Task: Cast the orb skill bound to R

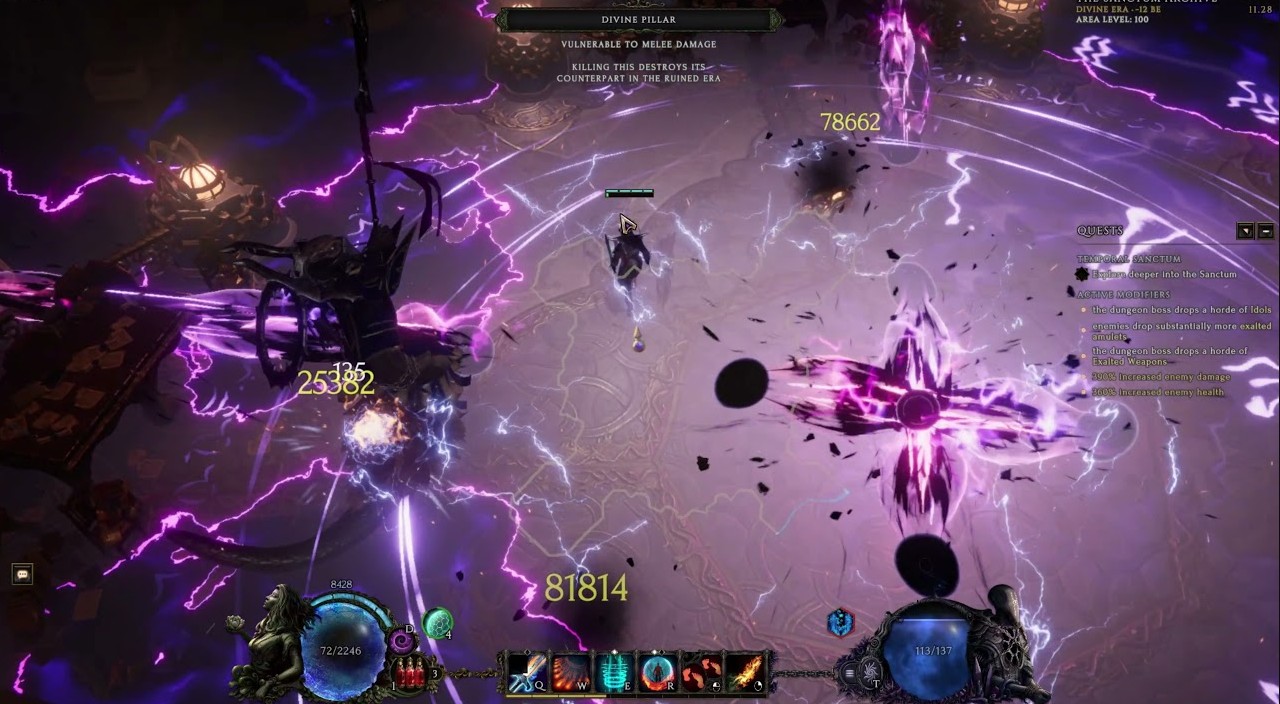Action: 657,671
